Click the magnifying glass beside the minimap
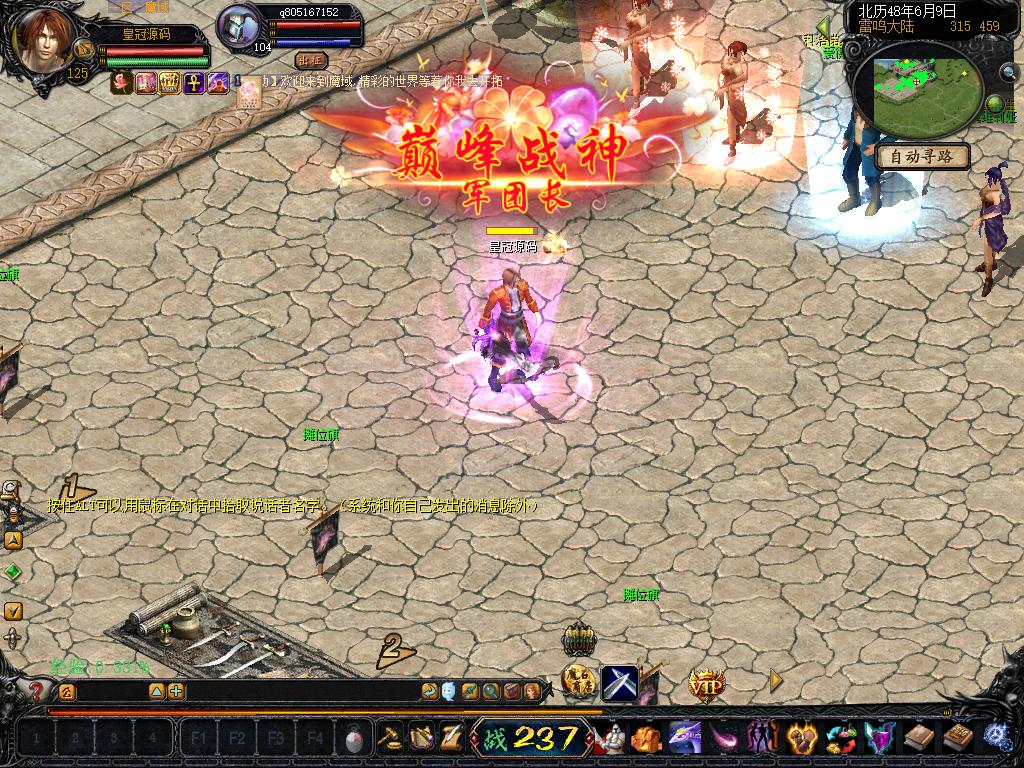 [x=1008, y=72]
